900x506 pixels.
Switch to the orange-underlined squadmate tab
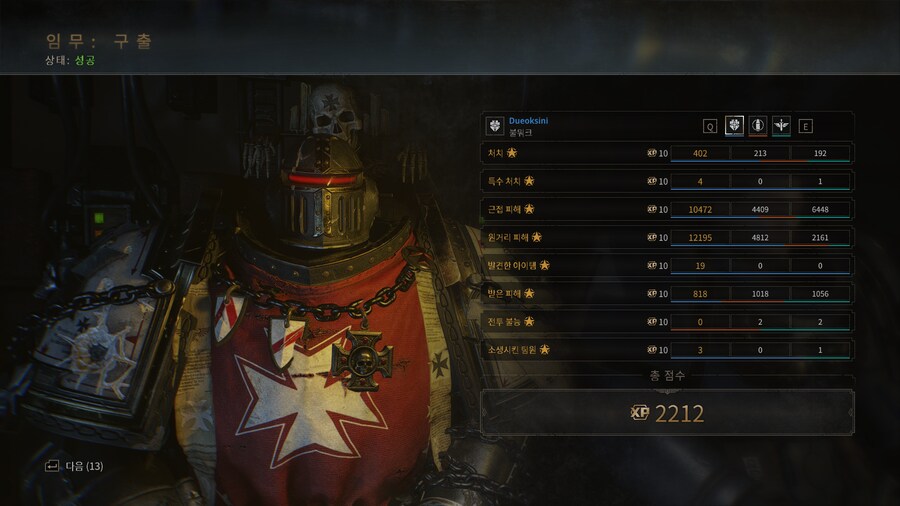coord(758,126)
